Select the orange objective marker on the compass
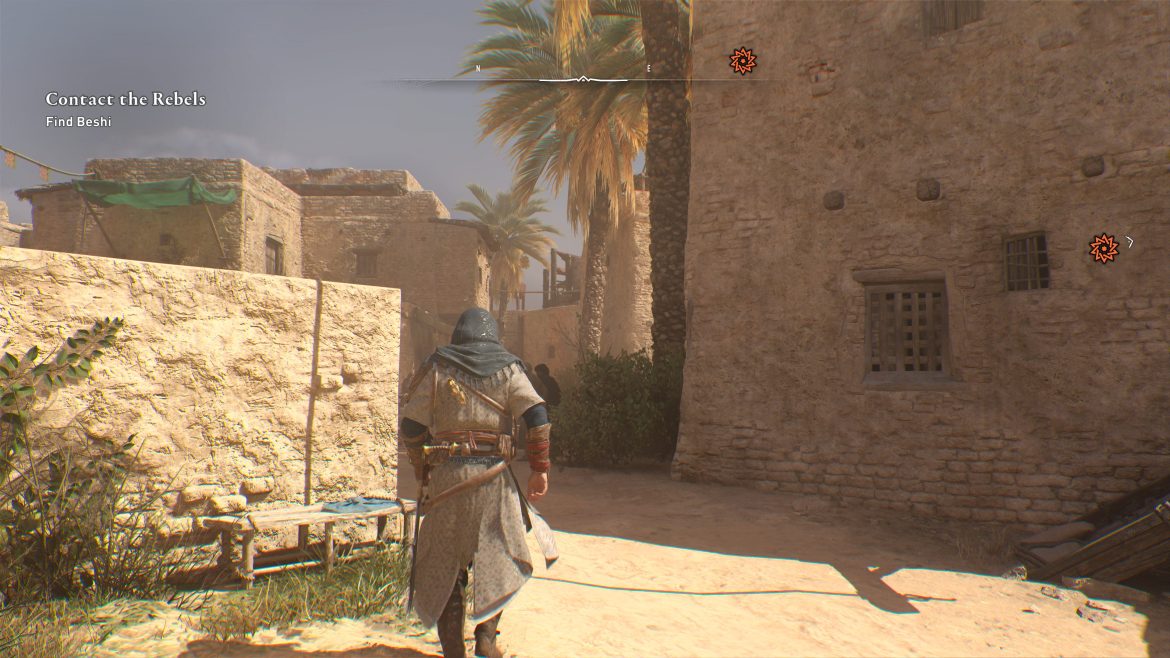 click(742, 61)
